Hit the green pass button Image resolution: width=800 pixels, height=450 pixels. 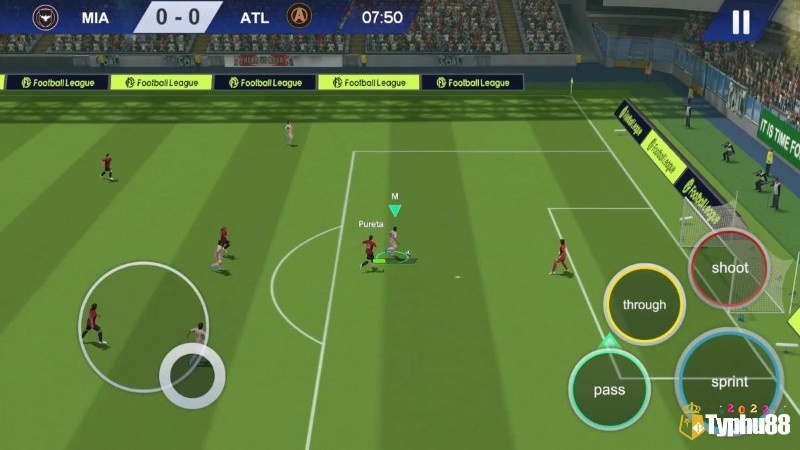609,389
